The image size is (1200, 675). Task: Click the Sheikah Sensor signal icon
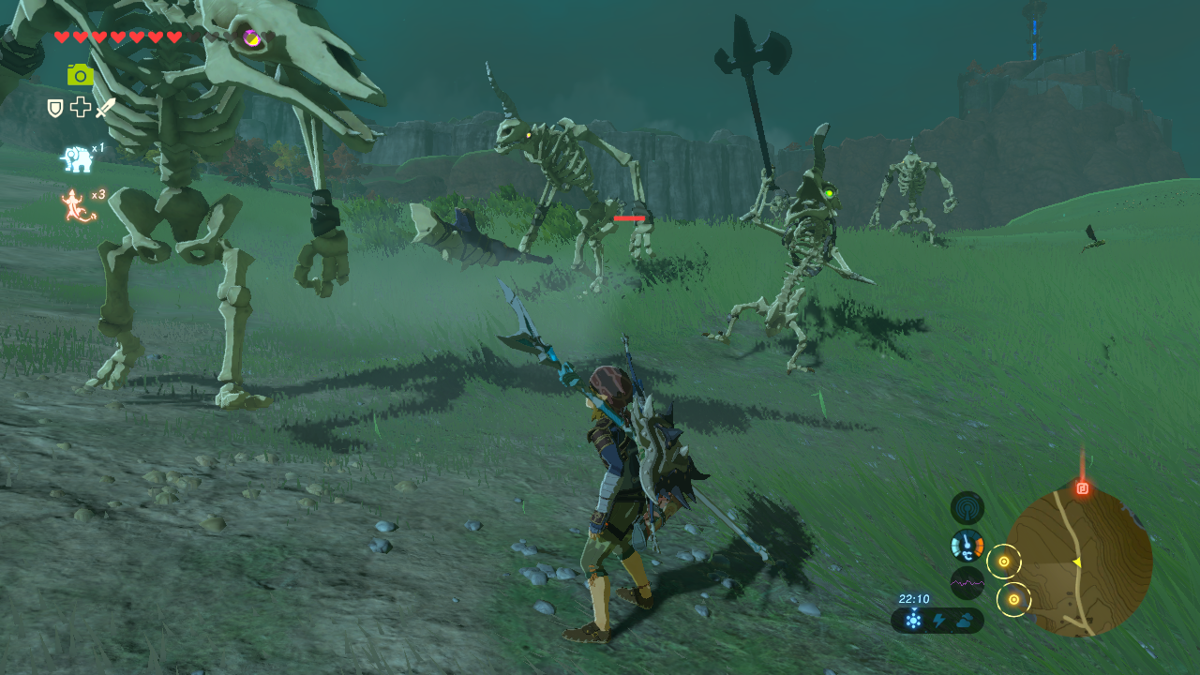967,508
